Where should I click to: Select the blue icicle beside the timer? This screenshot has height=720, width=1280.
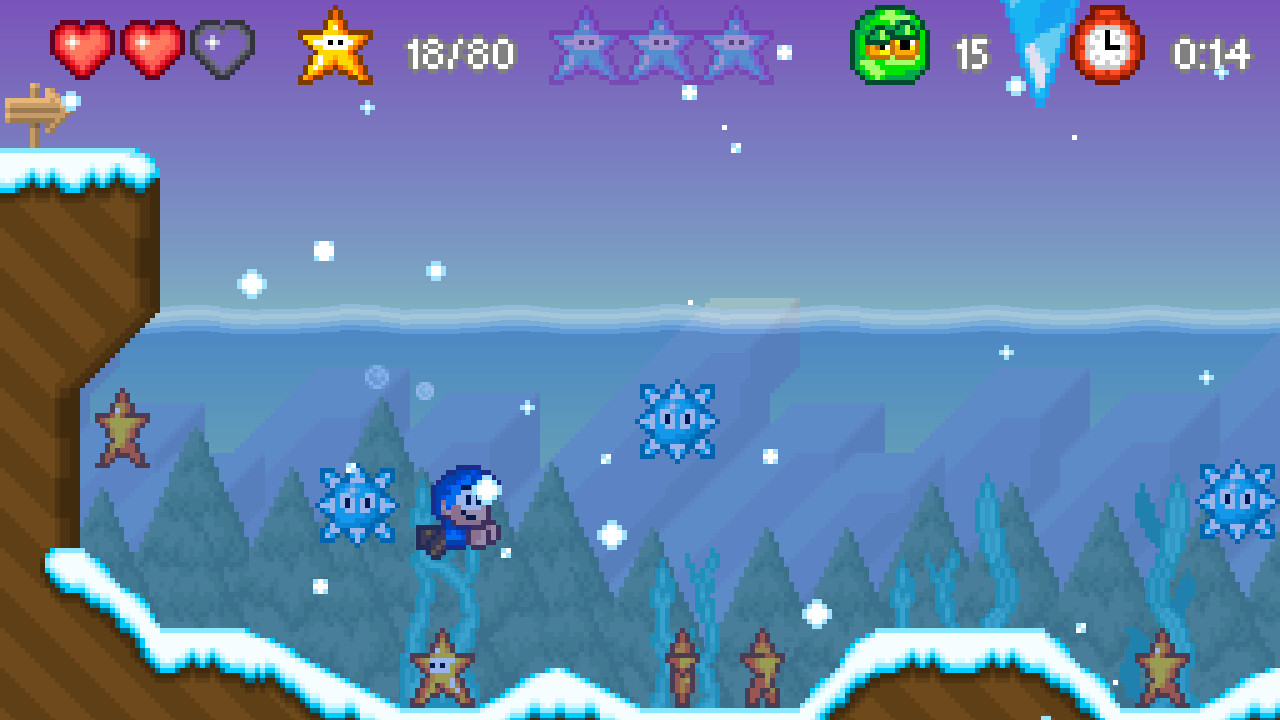[x=1036, y=45]
